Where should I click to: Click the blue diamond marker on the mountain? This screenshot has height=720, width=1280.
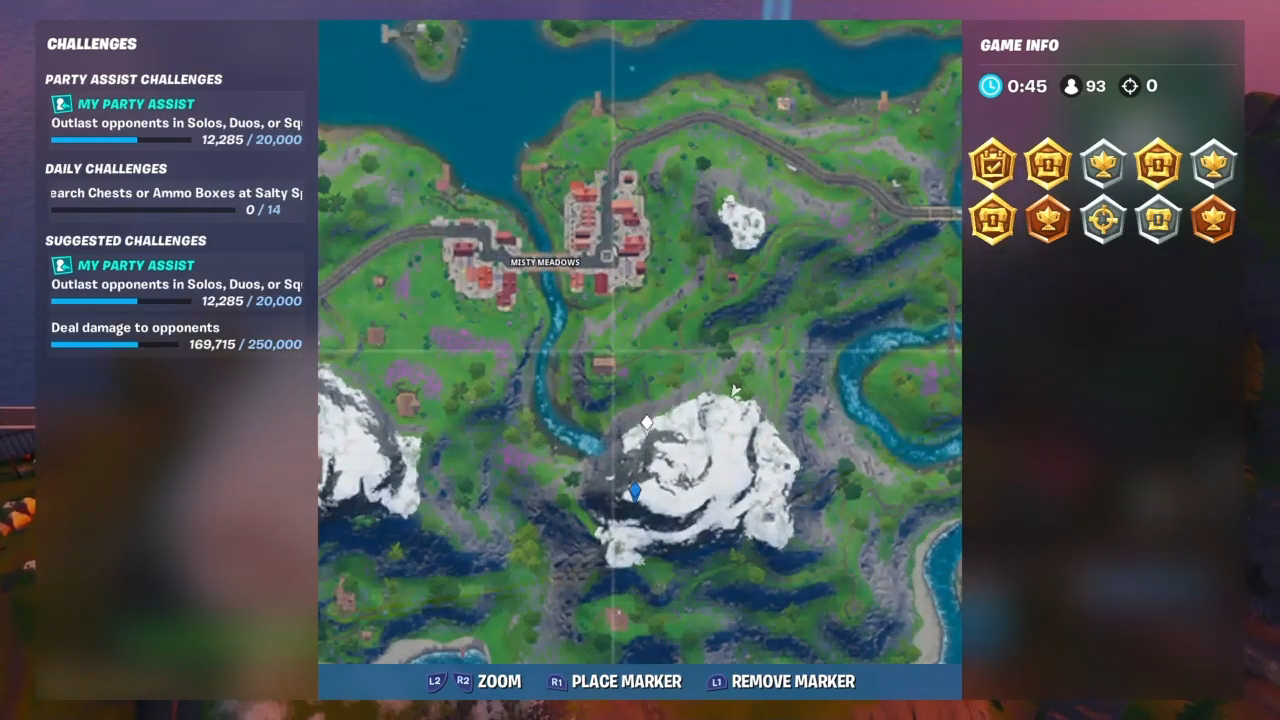click(635, 490)
